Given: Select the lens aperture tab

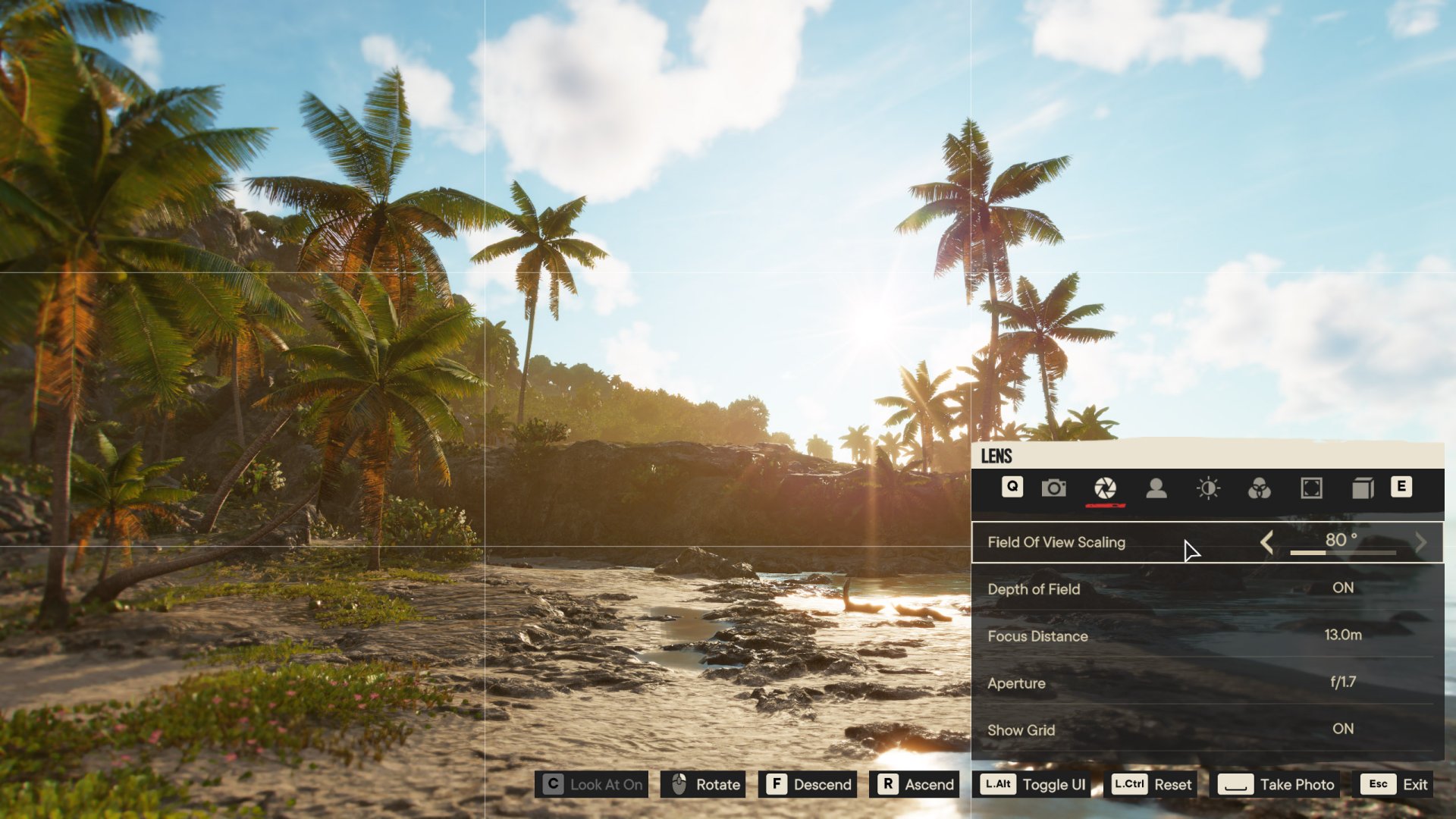Looking at the screenshot, I should [1105, 488].
